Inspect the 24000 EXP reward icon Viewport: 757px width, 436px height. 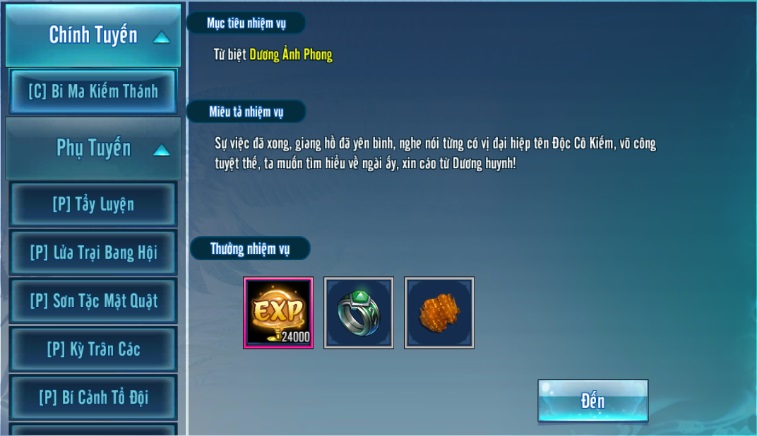(x=279, y=313)
